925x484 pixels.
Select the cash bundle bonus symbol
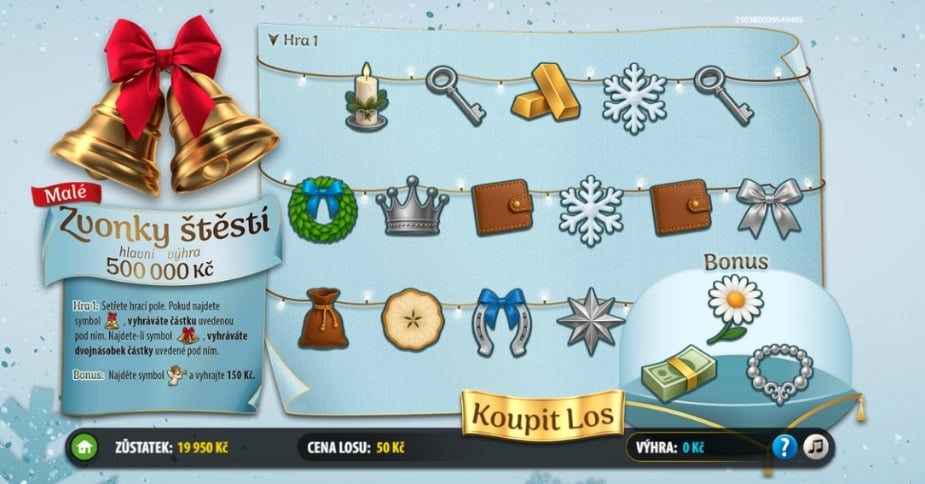680,375
